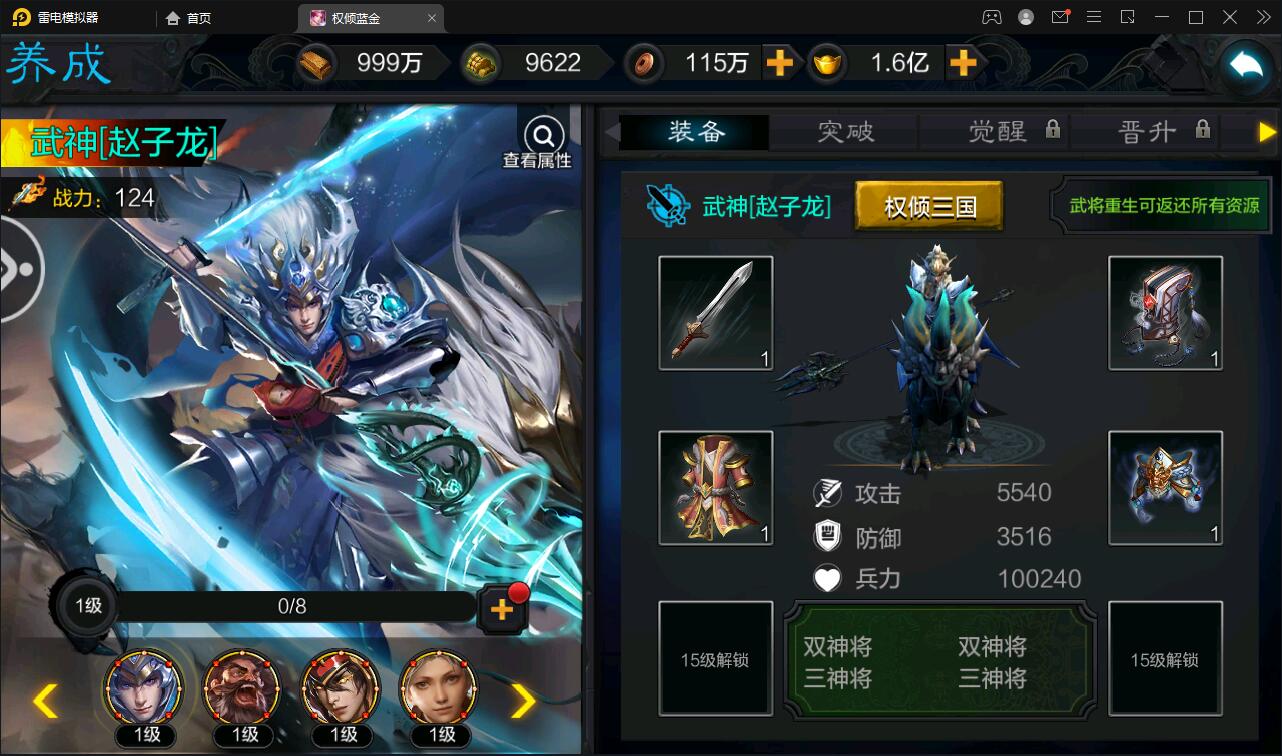The height and width of the screenshot is (756, 1282).
Task: Open the mail envelope icon with red notification
Action: point(1061,17)
